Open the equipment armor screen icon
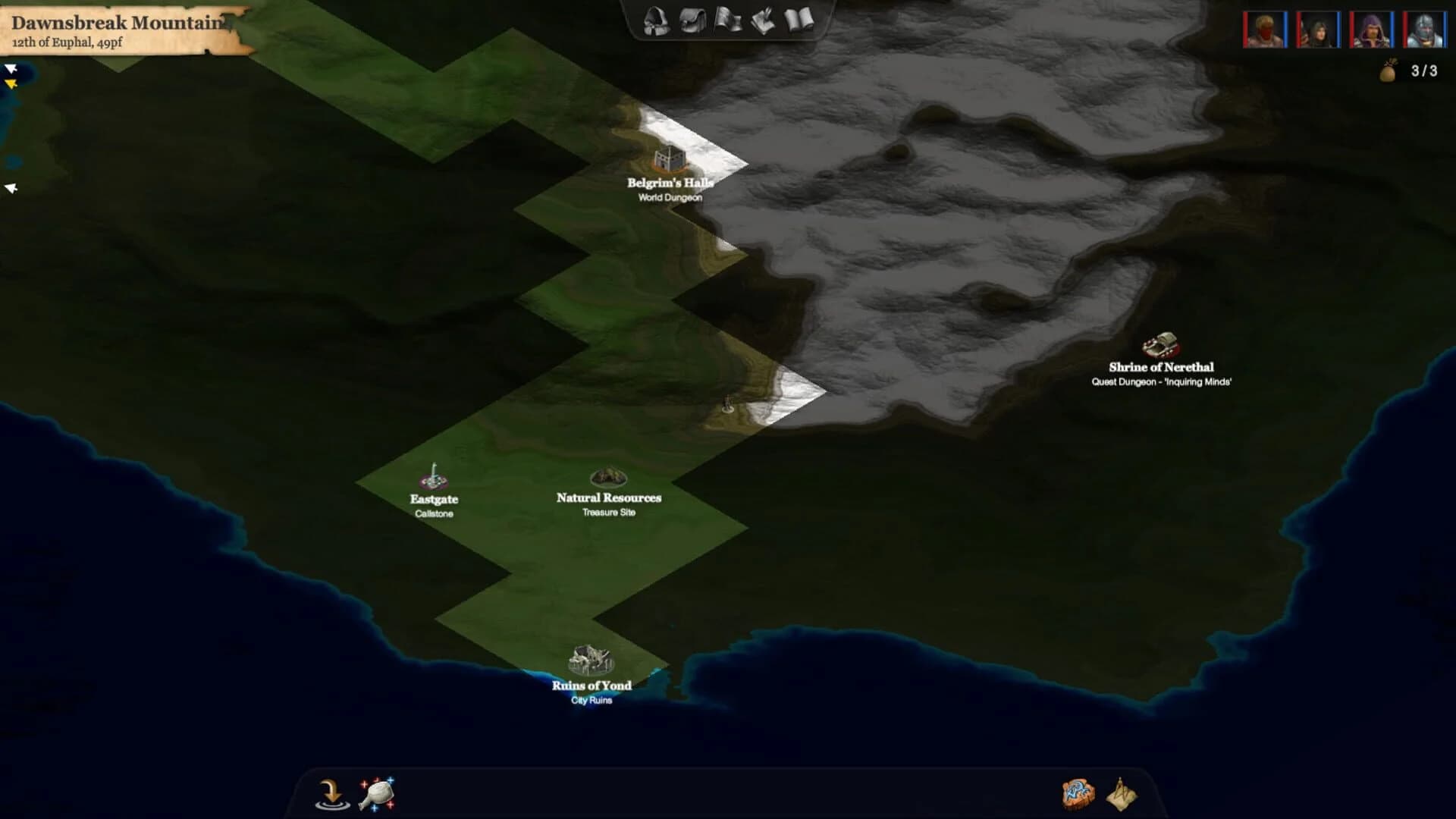The width and height of the screenshot is (1456, 819). pyautogui.click(x=656, y=21)
